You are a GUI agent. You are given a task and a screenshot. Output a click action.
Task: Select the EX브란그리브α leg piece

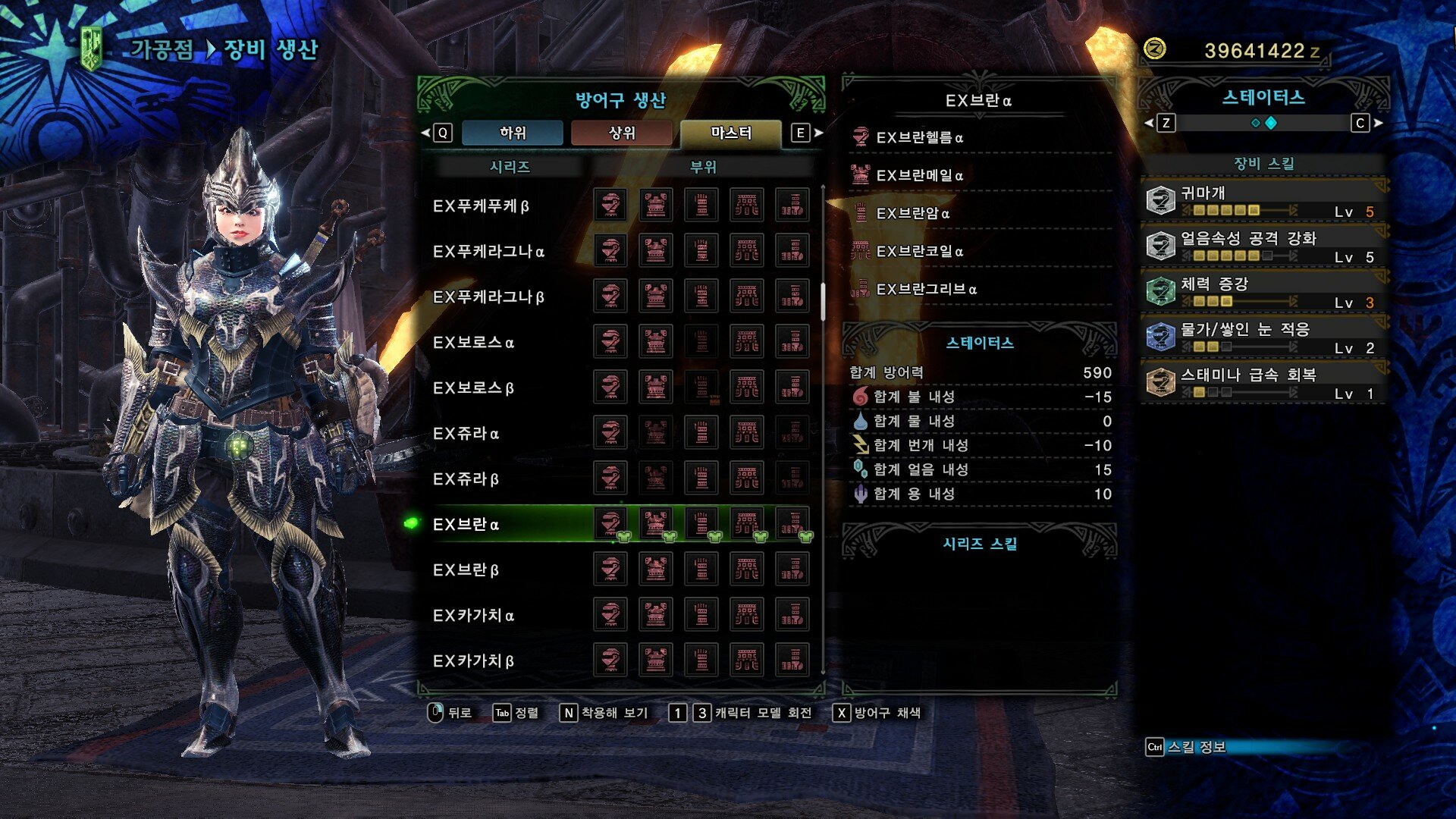927,289
